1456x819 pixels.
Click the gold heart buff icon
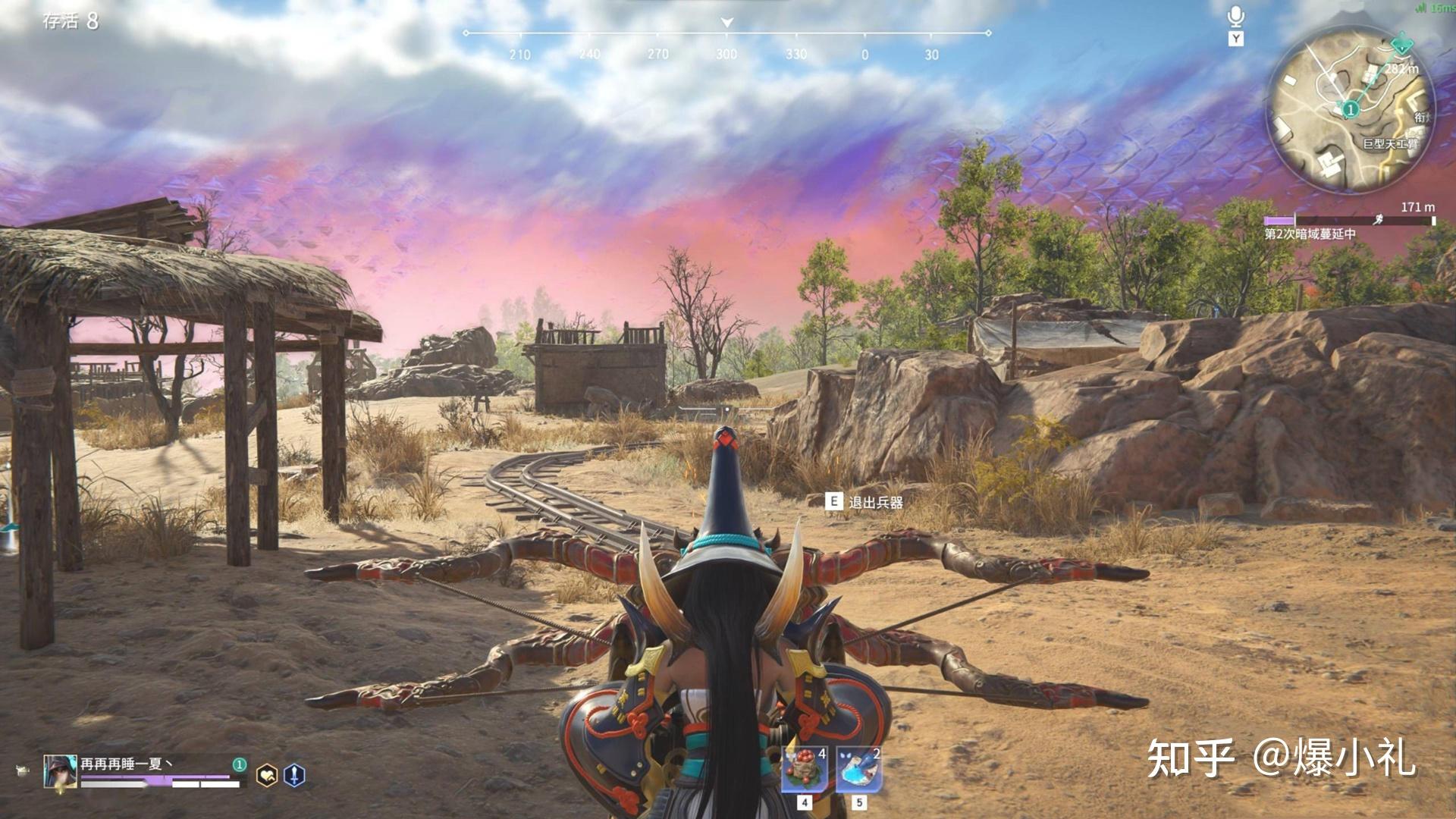point(267,775)
